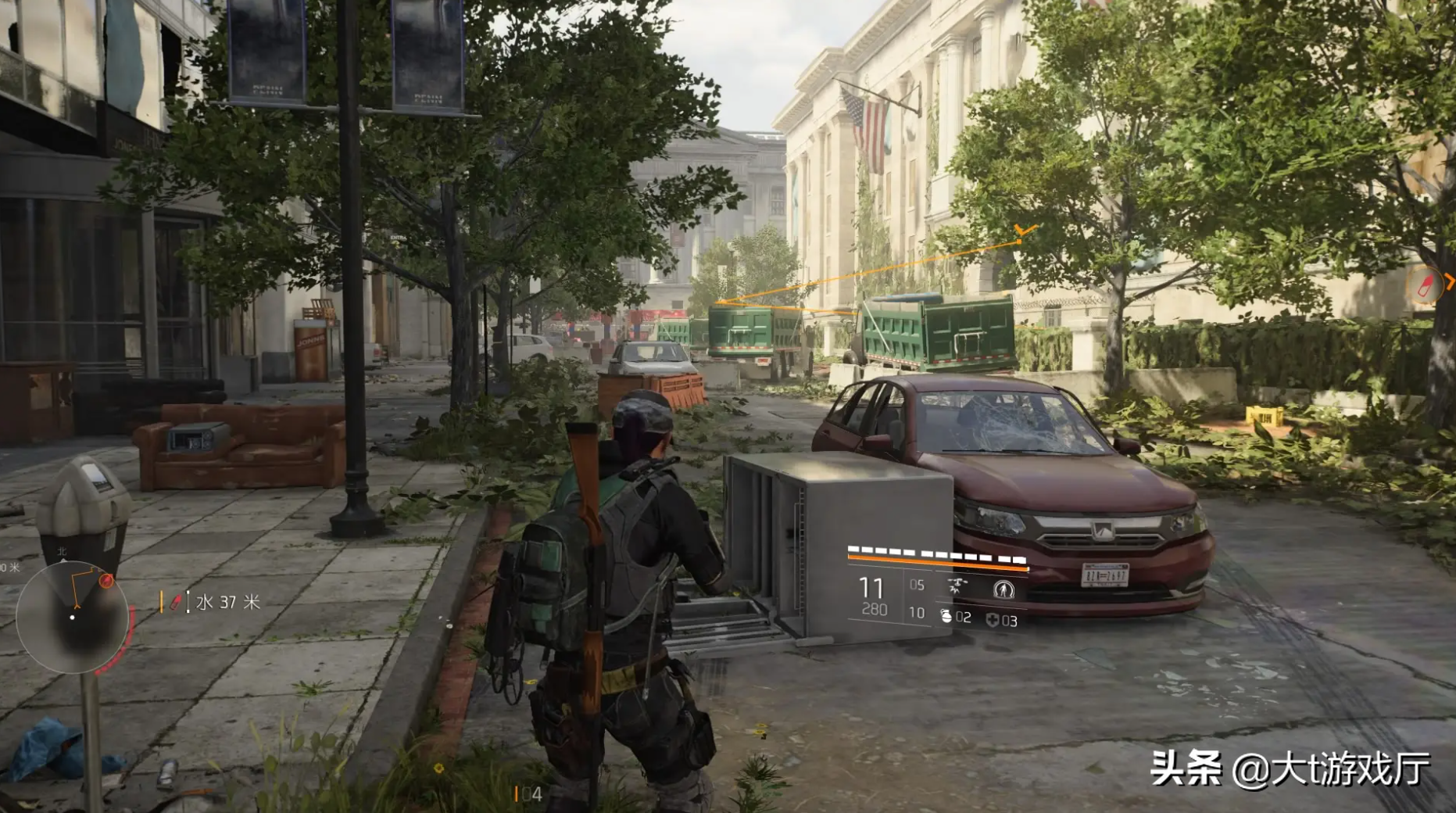This screenshot has height=813, width=1456.
Task: Select the water objective tracker showing 37 meters
Action: coord(213,602)
